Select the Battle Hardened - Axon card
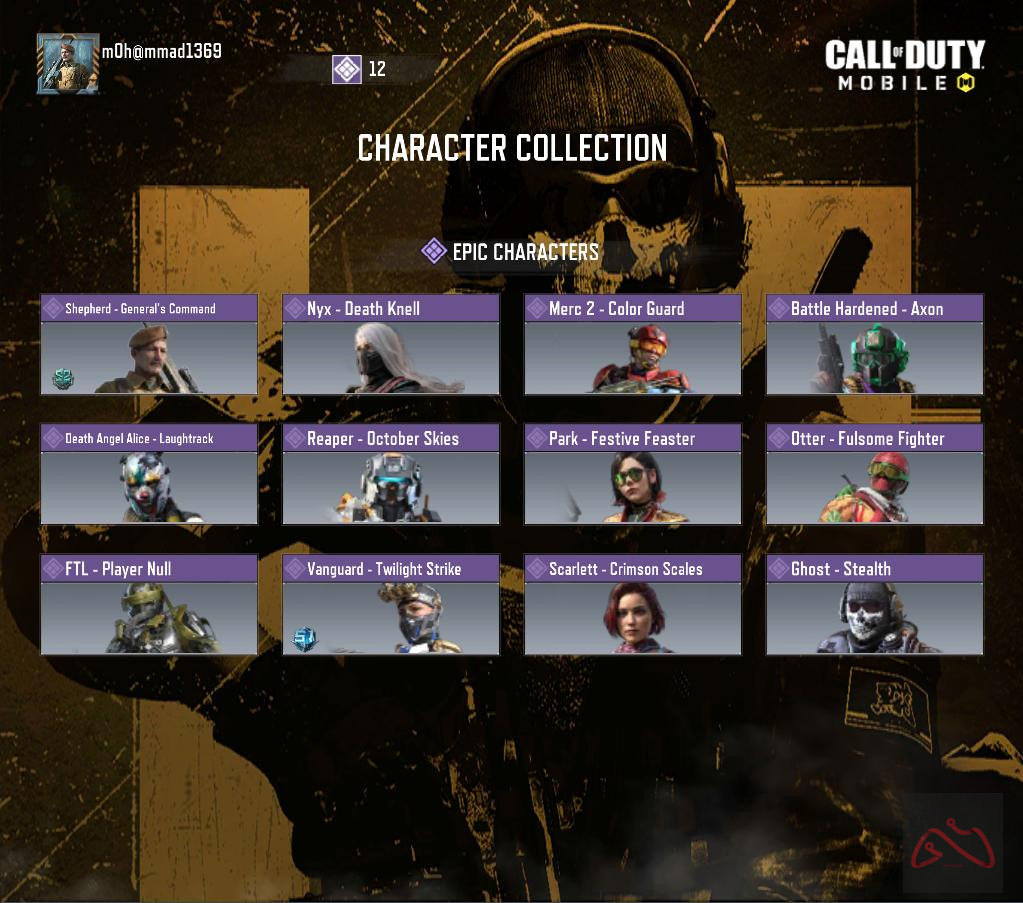The height and width of the screenshot is (903, 1023). tap(875, 345)
